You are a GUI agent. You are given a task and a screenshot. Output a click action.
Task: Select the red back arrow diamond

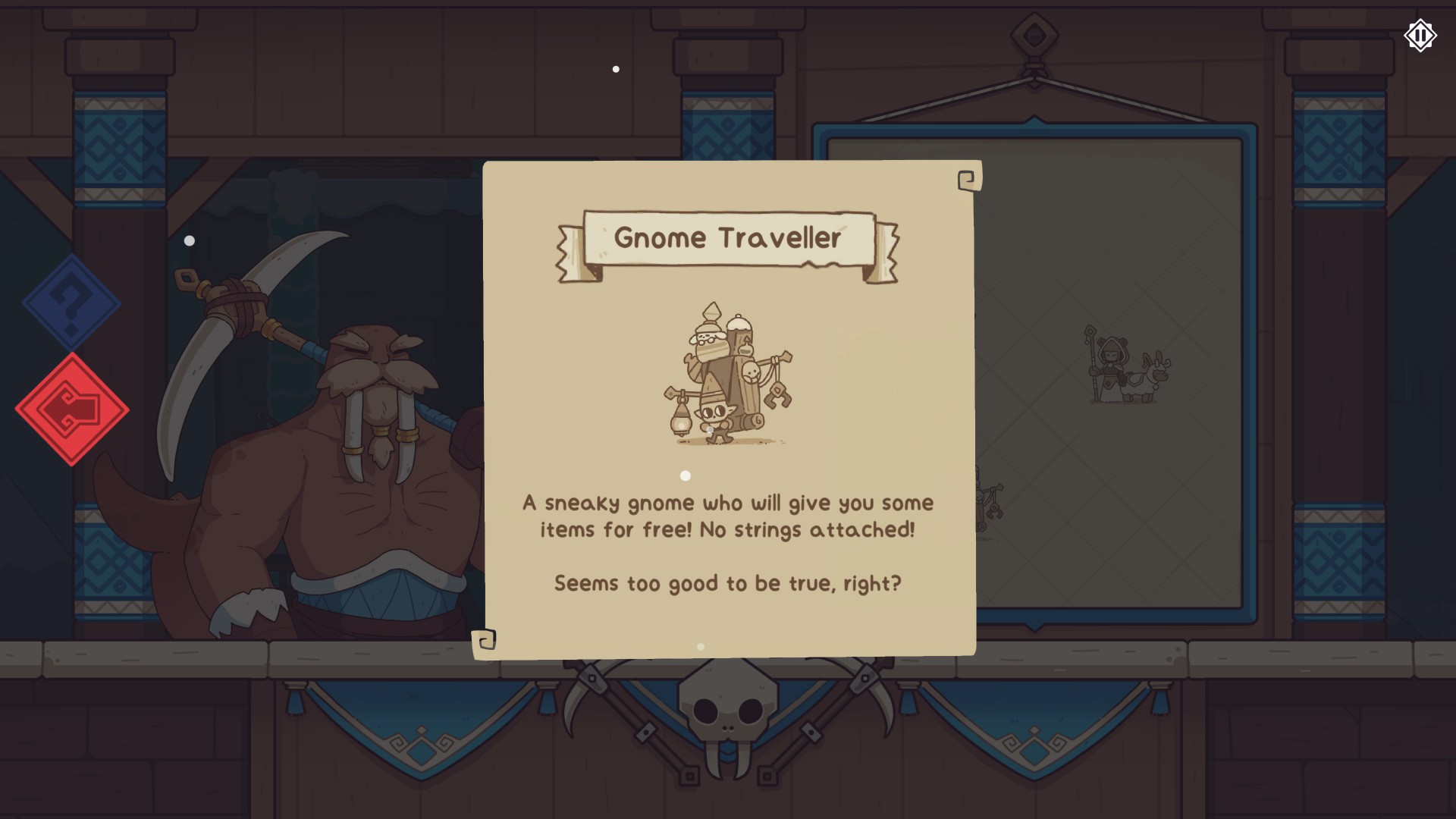click(x=72, y=409)
